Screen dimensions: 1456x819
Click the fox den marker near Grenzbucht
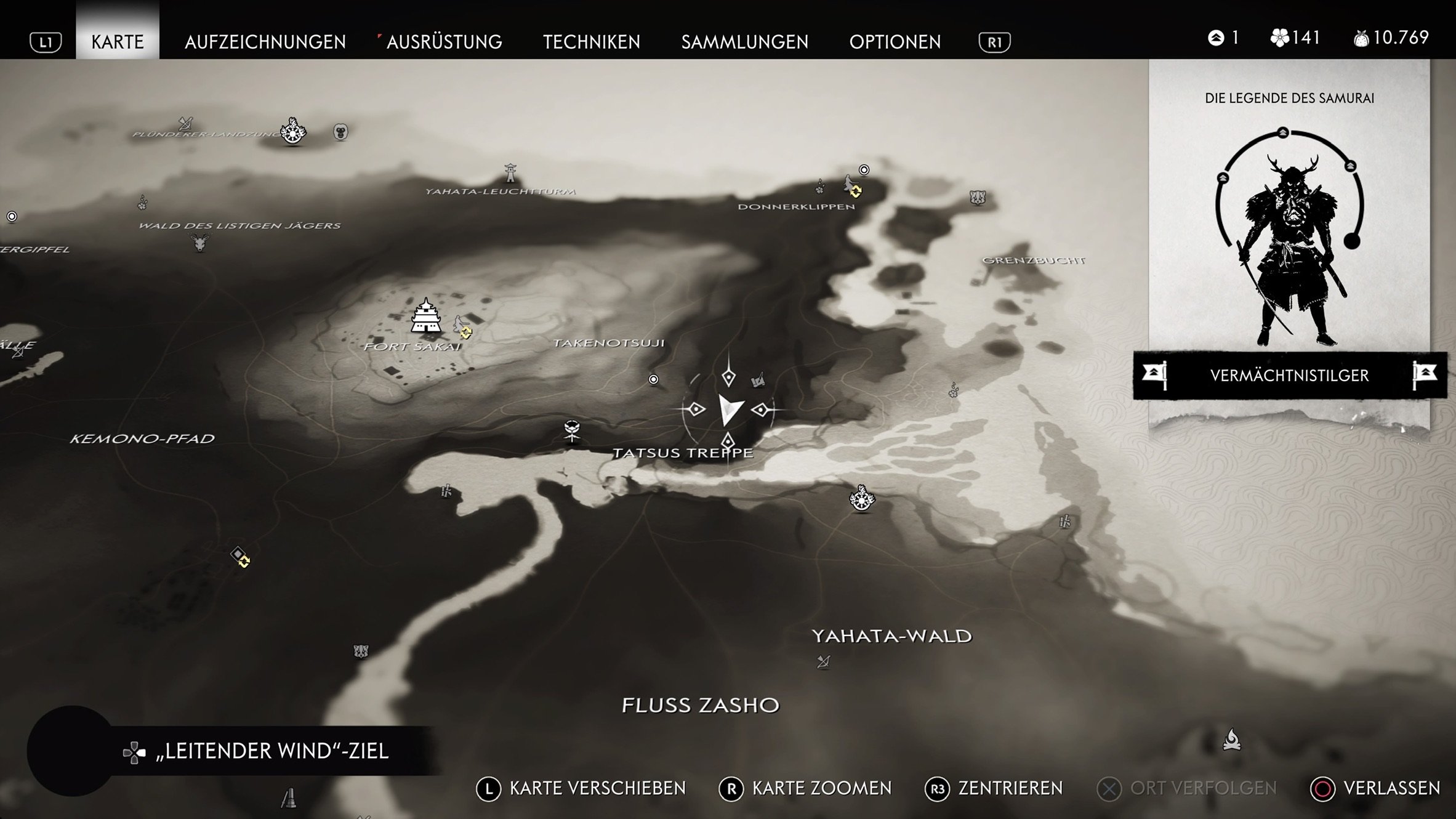977,198
